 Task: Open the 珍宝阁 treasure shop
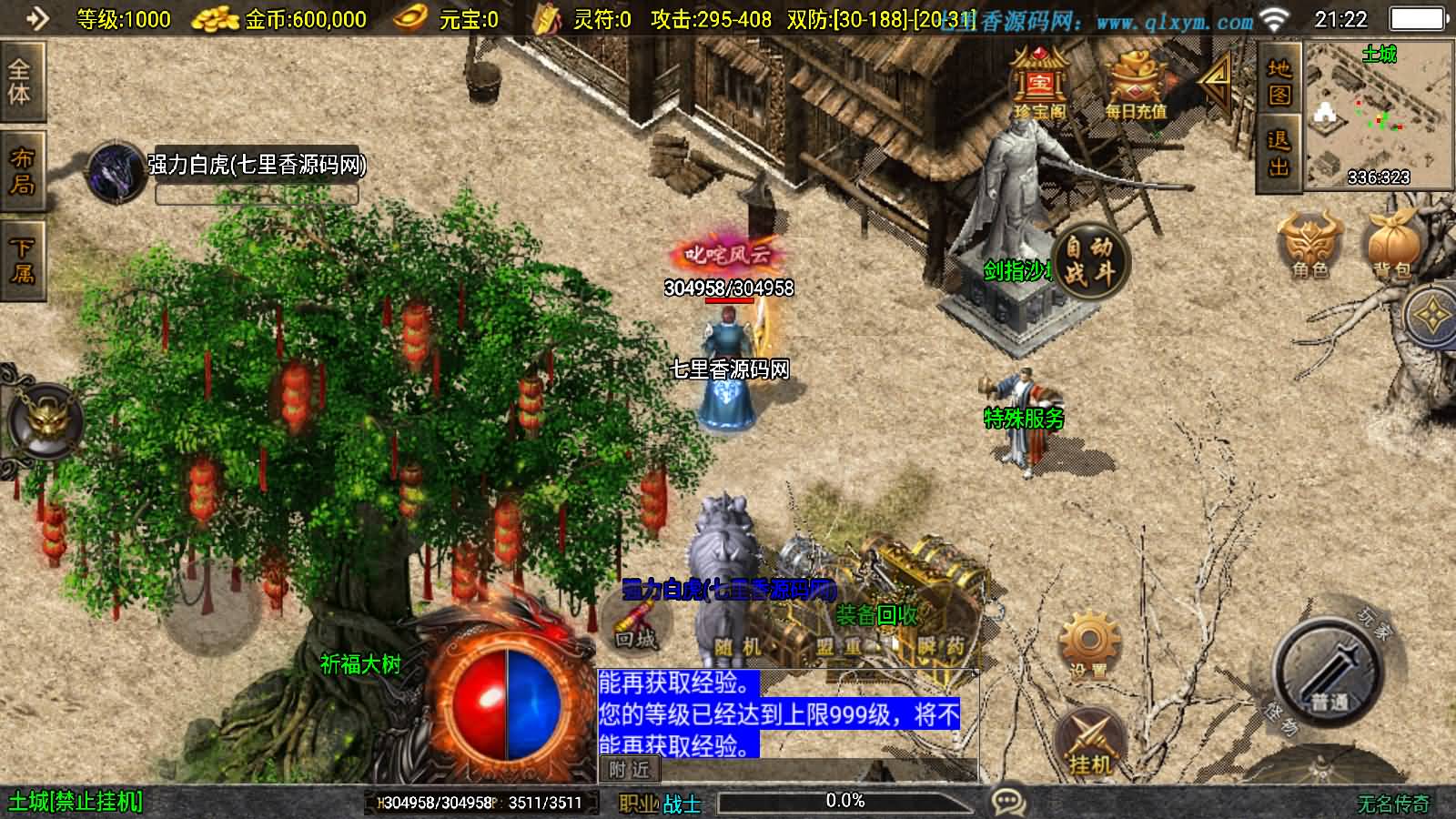coord(1040,84)
